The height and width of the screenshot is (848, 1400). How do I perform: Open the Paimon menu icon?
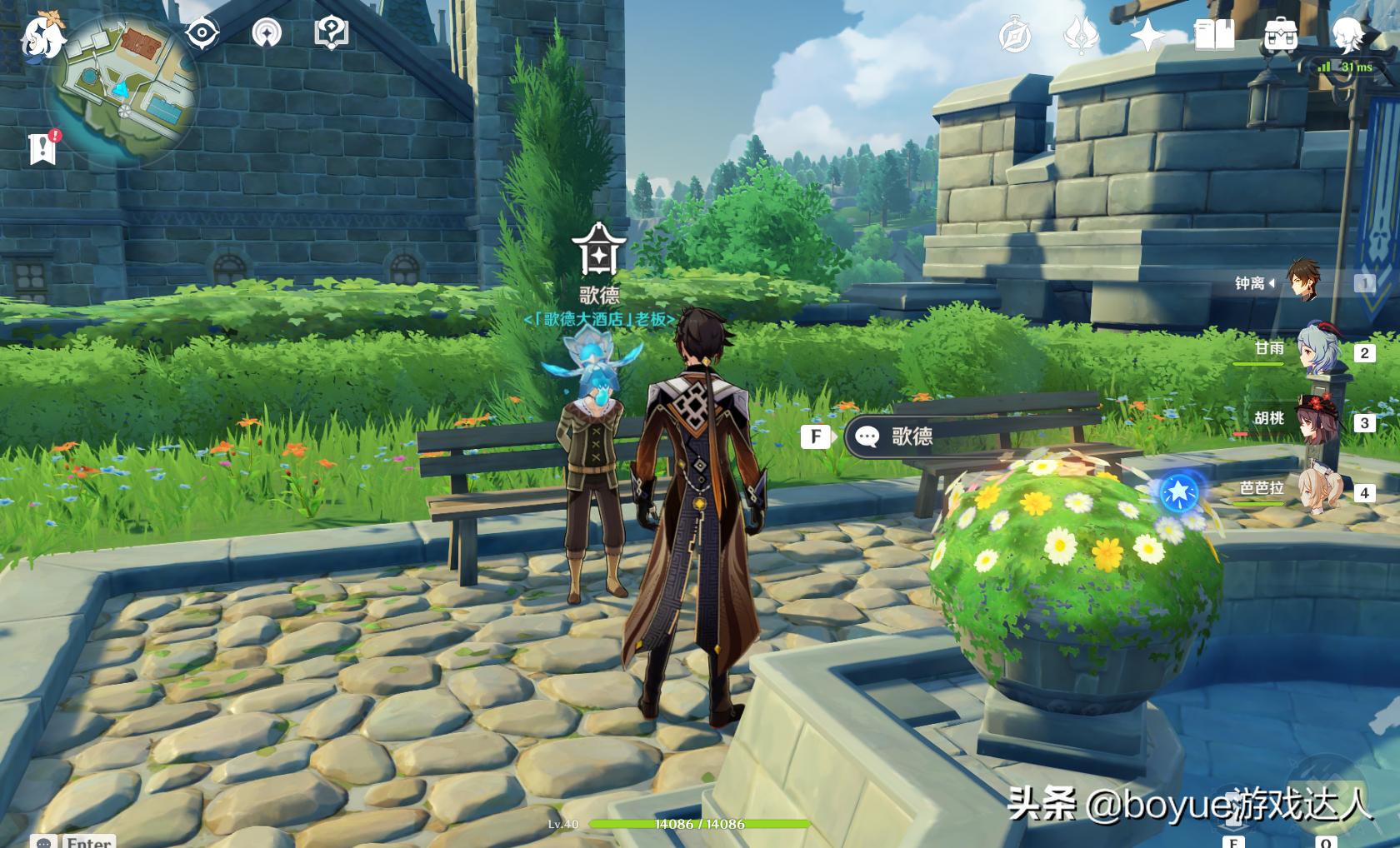click(42, 35)
